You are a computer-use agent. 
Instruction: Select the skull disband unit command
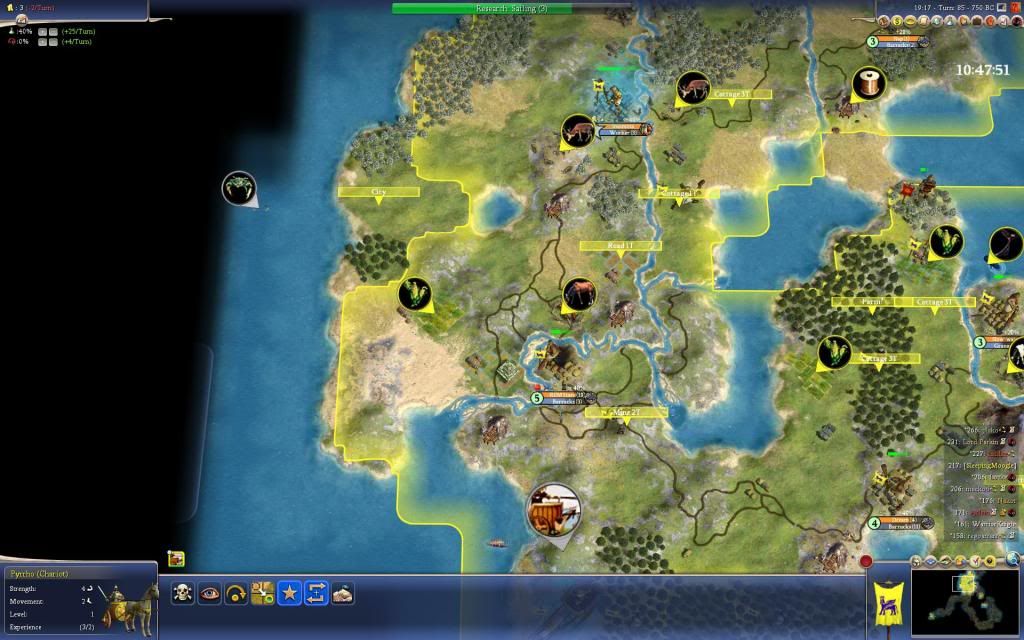183,593
